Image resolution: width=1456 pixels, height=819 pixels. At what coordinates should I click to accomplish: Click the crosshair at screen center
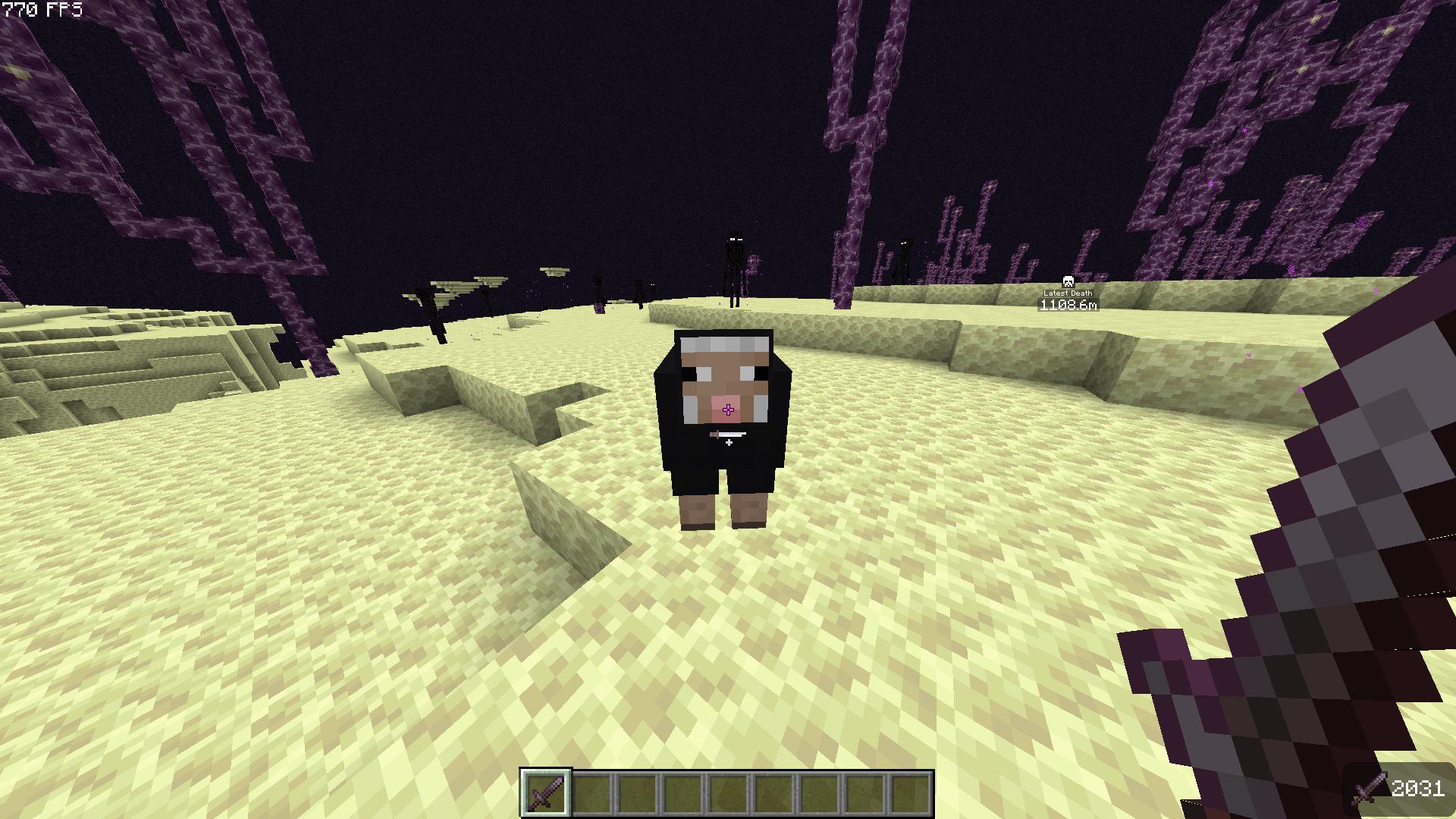click(728, 409)
